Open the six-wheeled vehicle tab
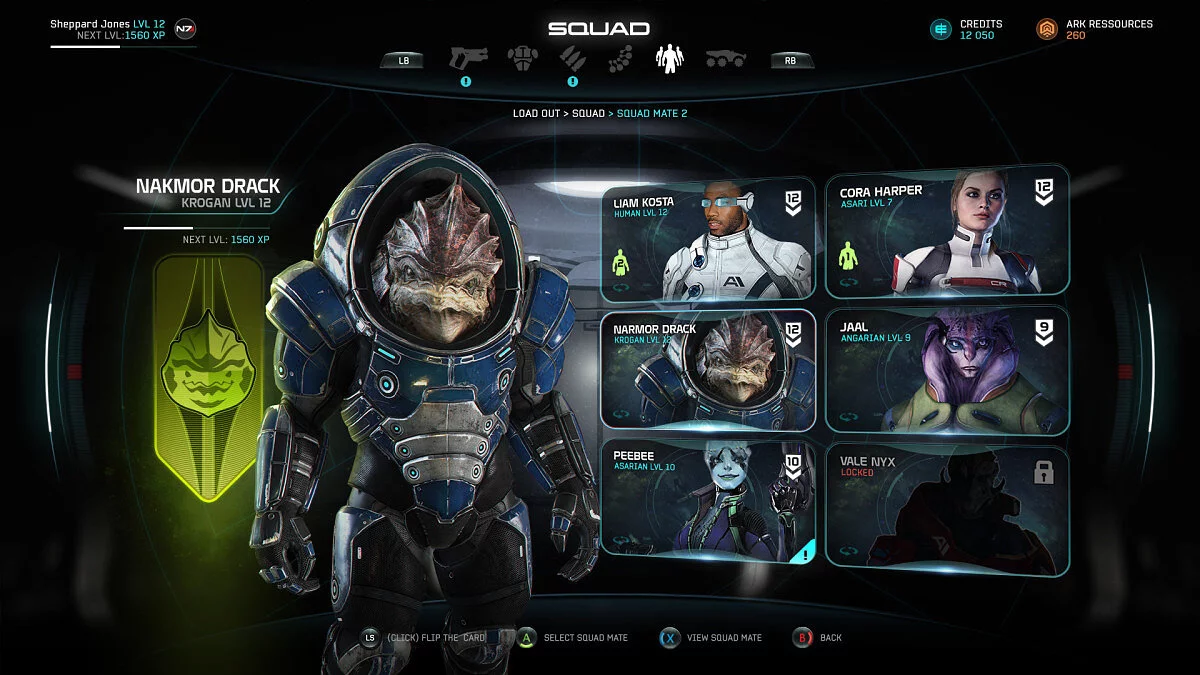 tap(726, 59)
